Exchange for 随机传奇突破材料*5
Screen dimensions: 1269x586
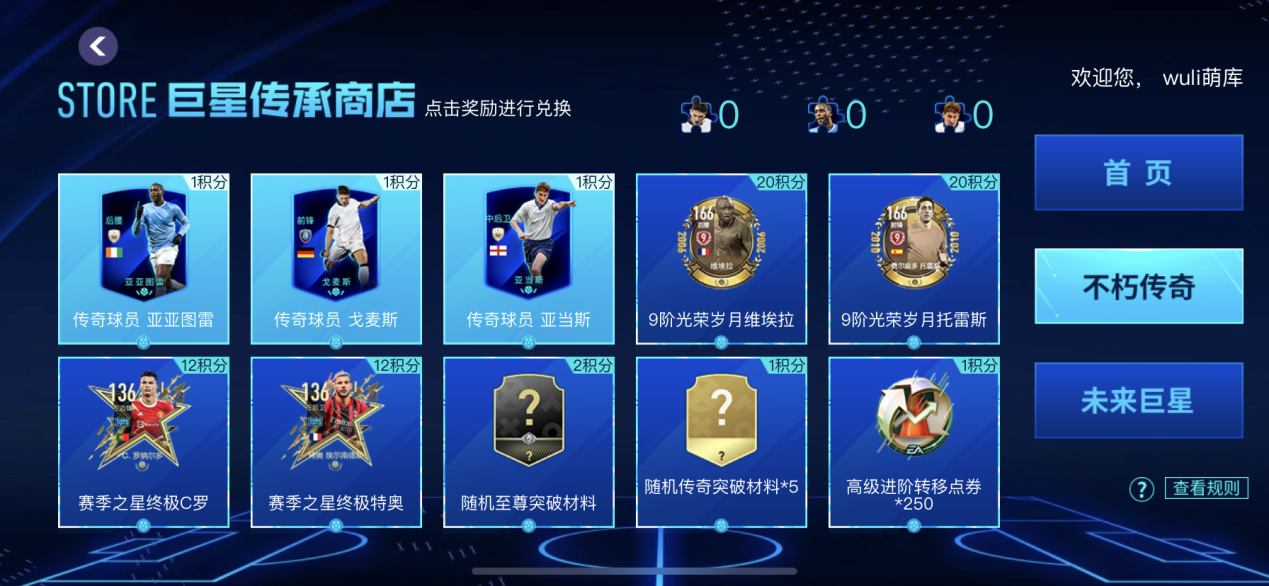click(x=721, y=441)
